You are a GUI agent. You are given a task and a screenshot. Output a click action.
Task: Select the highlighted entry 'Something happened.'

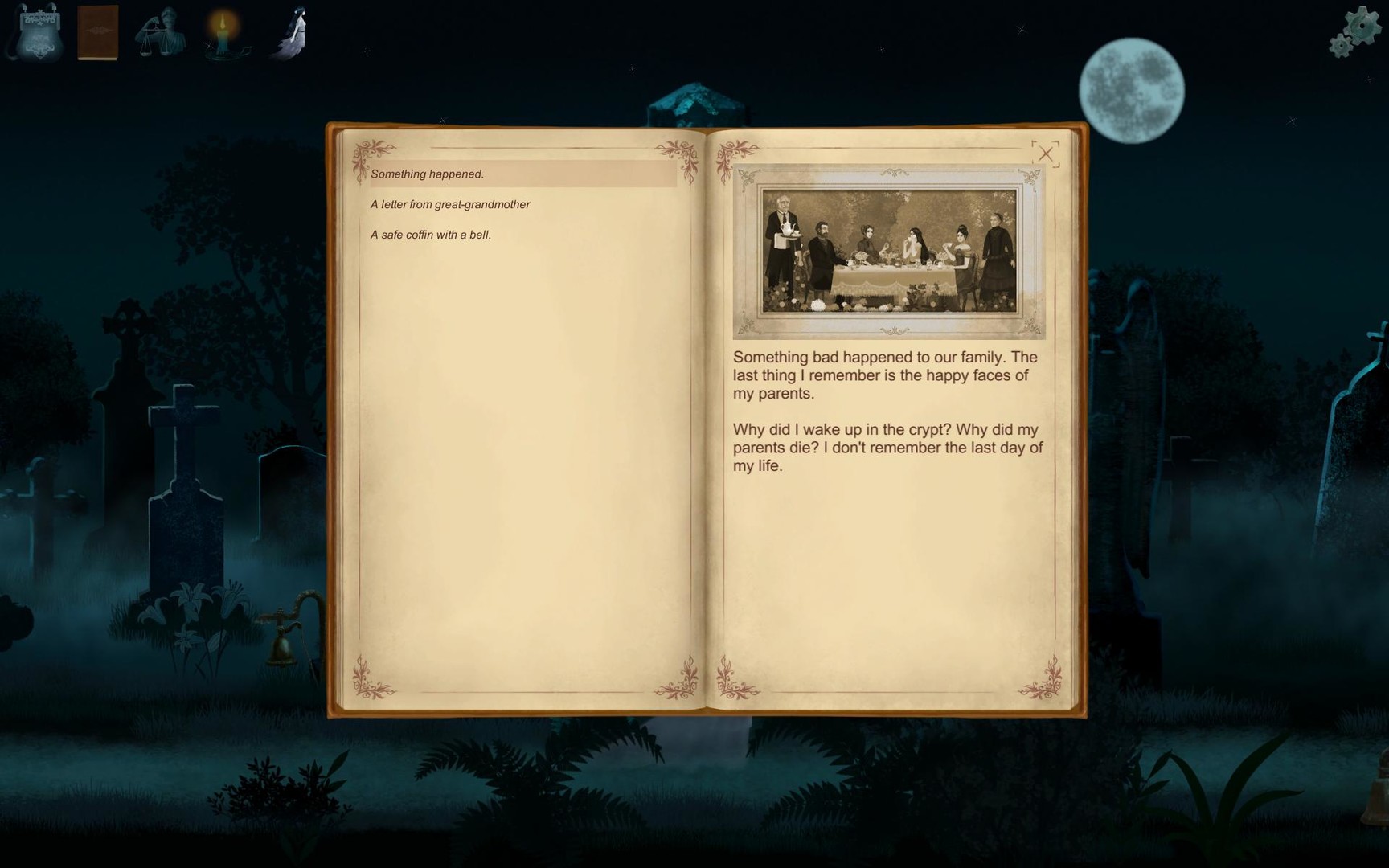[428, 173]
